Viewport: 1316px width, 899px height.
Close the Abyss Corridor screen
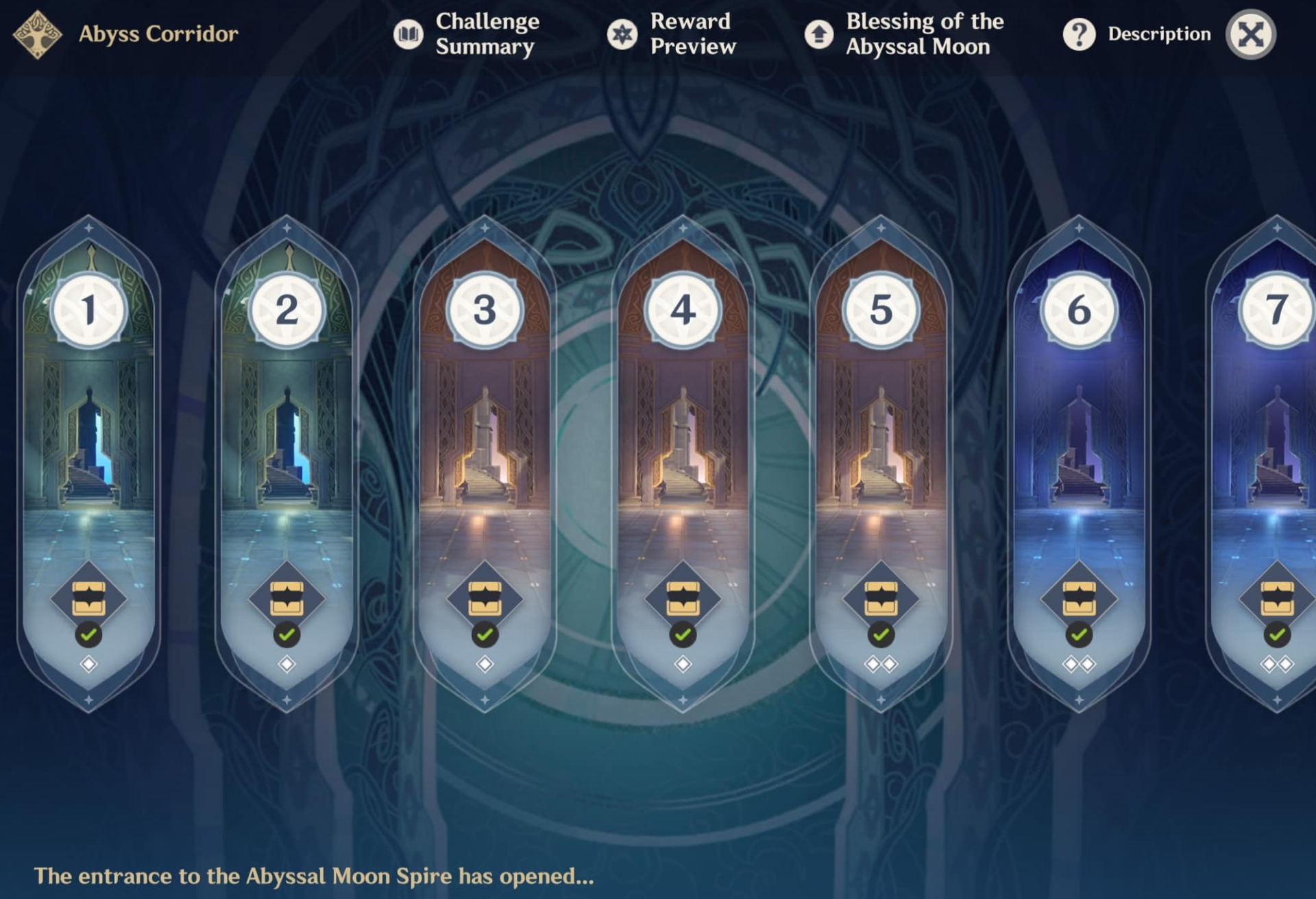(x=1251, y=34)
